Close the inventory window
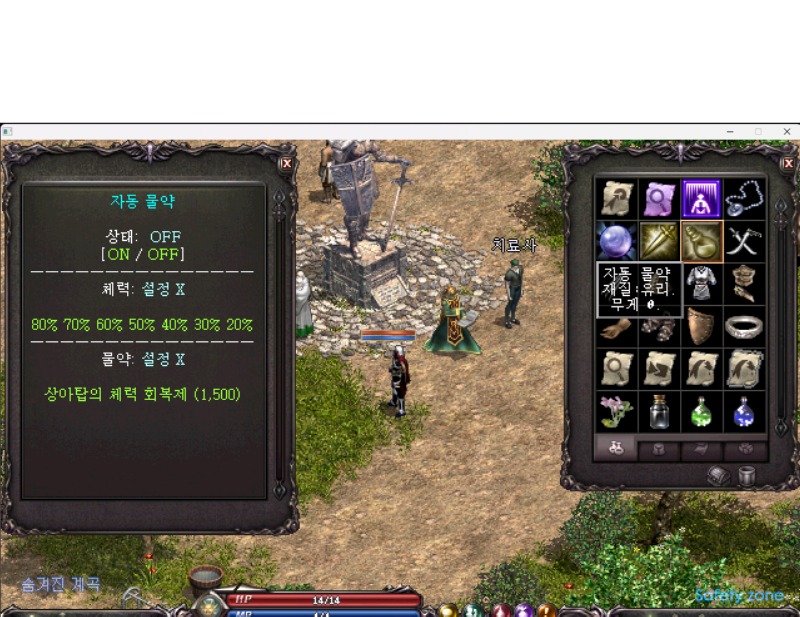 [788, 163]
